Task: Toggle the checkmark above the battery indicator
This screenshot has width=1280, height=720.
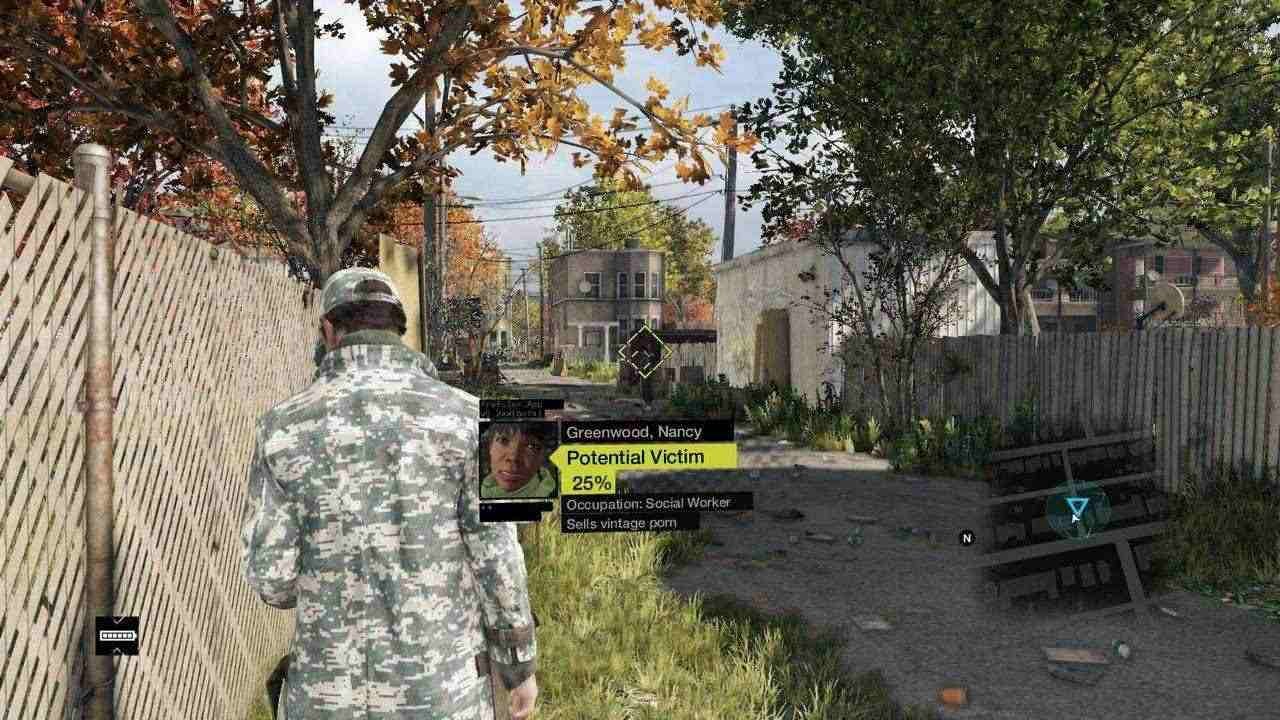Action: (x=121, y=620)
